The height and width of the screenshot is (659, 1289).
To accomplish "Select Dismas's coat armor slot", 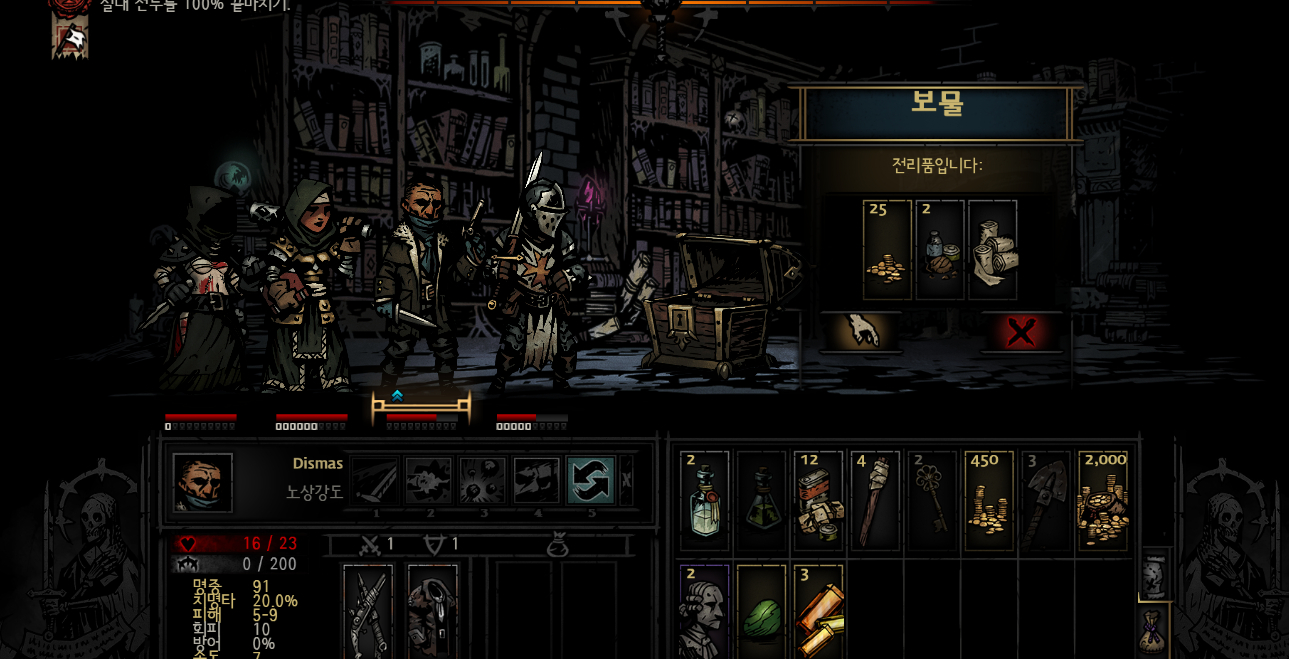I will 432,612.
